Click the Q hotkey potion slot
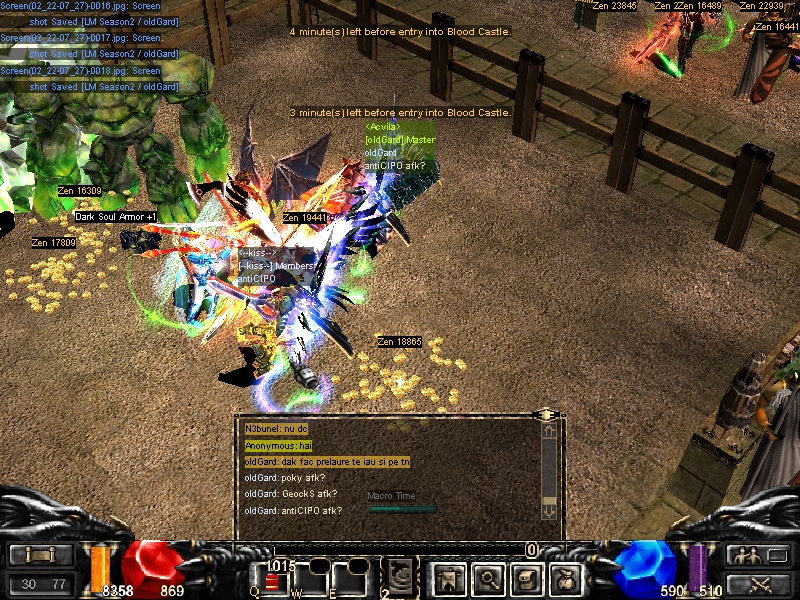The image size is (800, 600). click(x=273, y=579)
